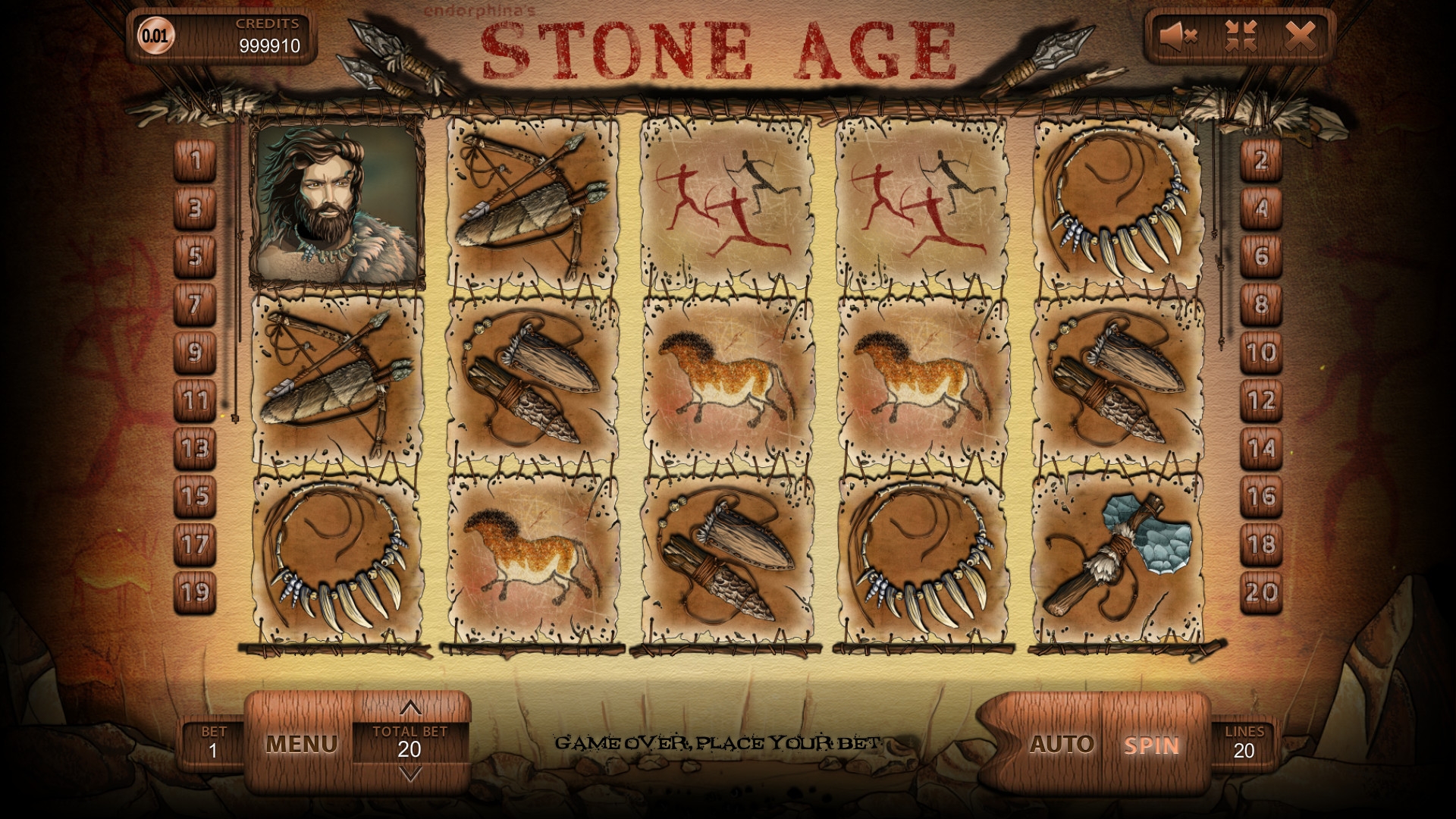Select payline number 1
Screen dimensions: 1456x819
click(x=196, y=161)
